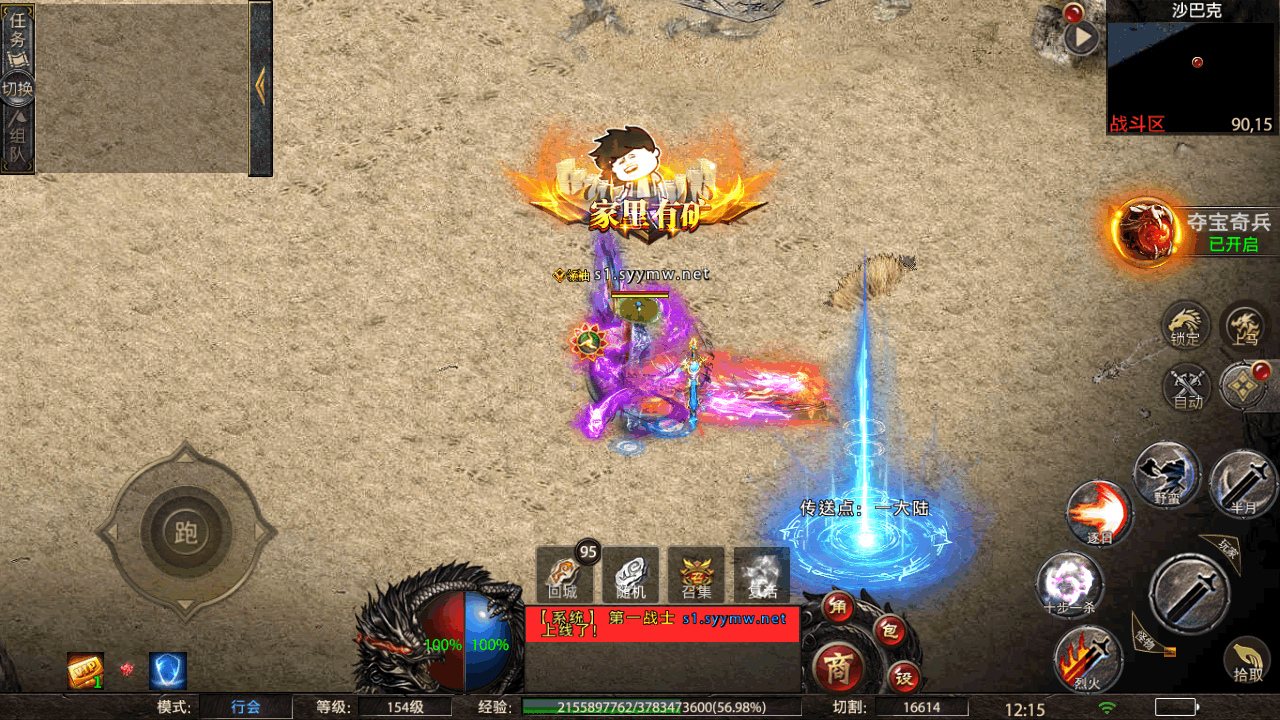This screenshot has height=720, width=1280.
Task: Open the 商 shop button
Action: (838, 668)
